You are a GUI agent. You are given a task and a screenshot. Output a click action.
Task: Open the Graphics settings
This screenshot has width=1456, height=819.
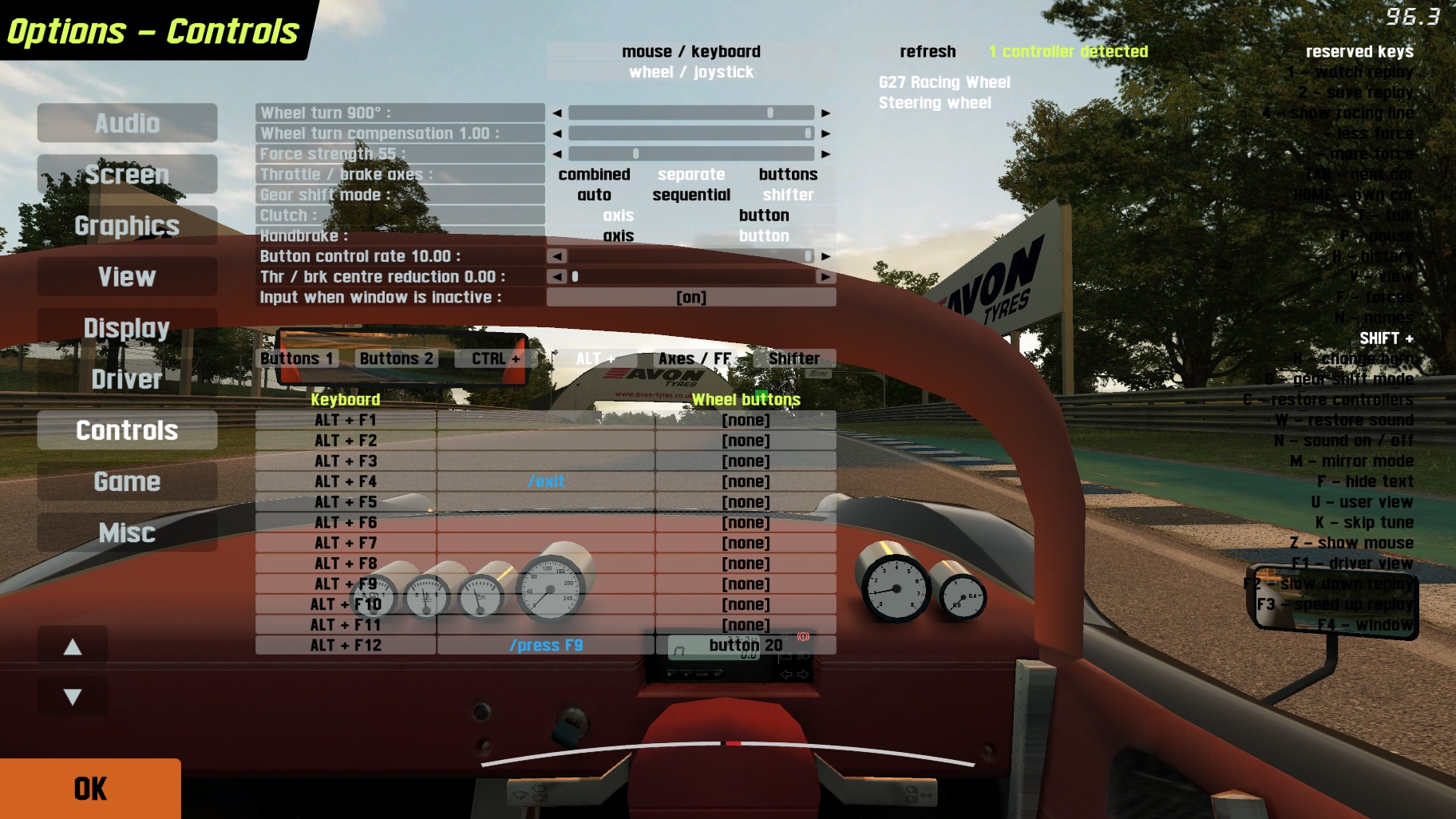click(127, 226)
